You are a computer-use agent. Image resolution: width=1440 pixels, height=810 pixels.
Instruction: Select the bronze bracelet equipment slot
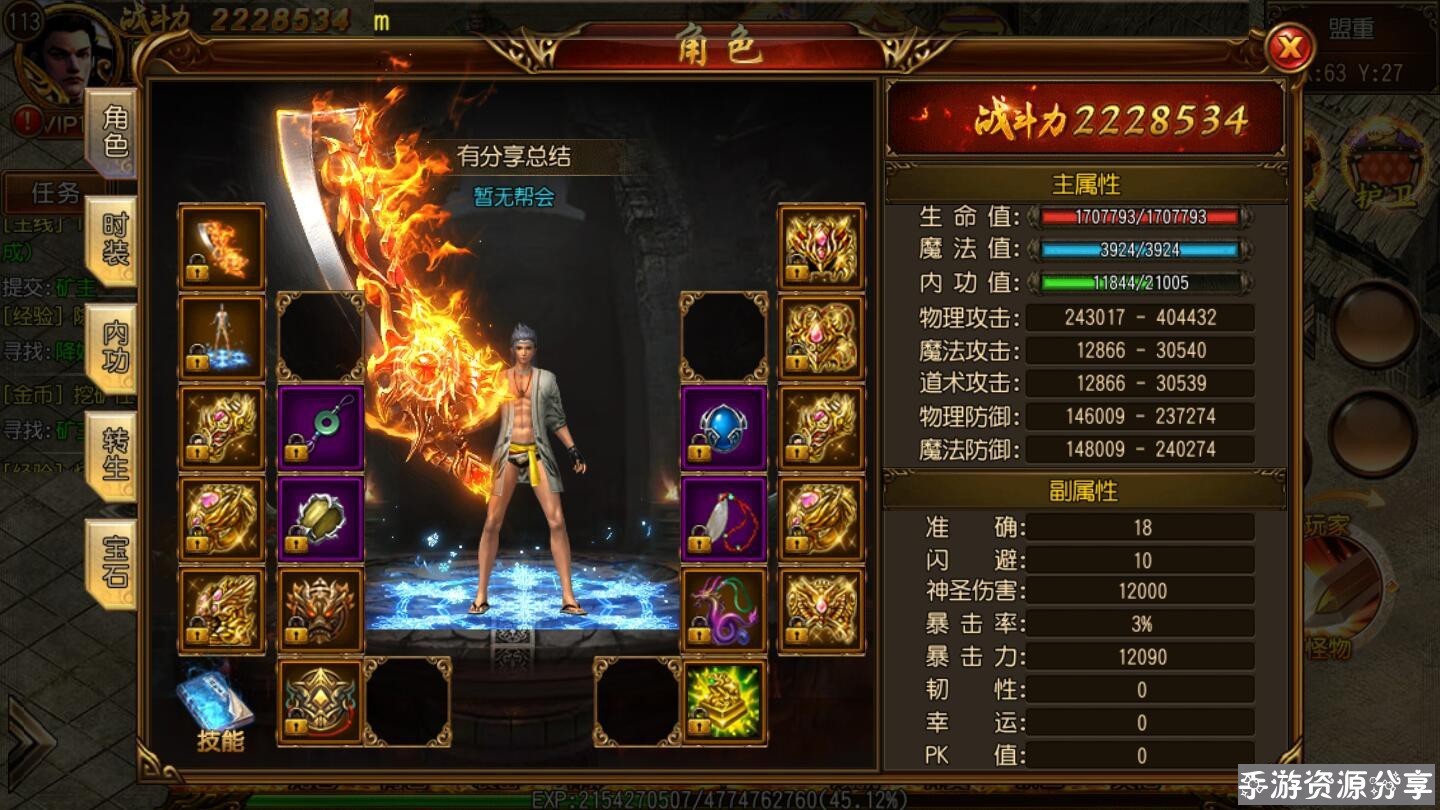320,519
